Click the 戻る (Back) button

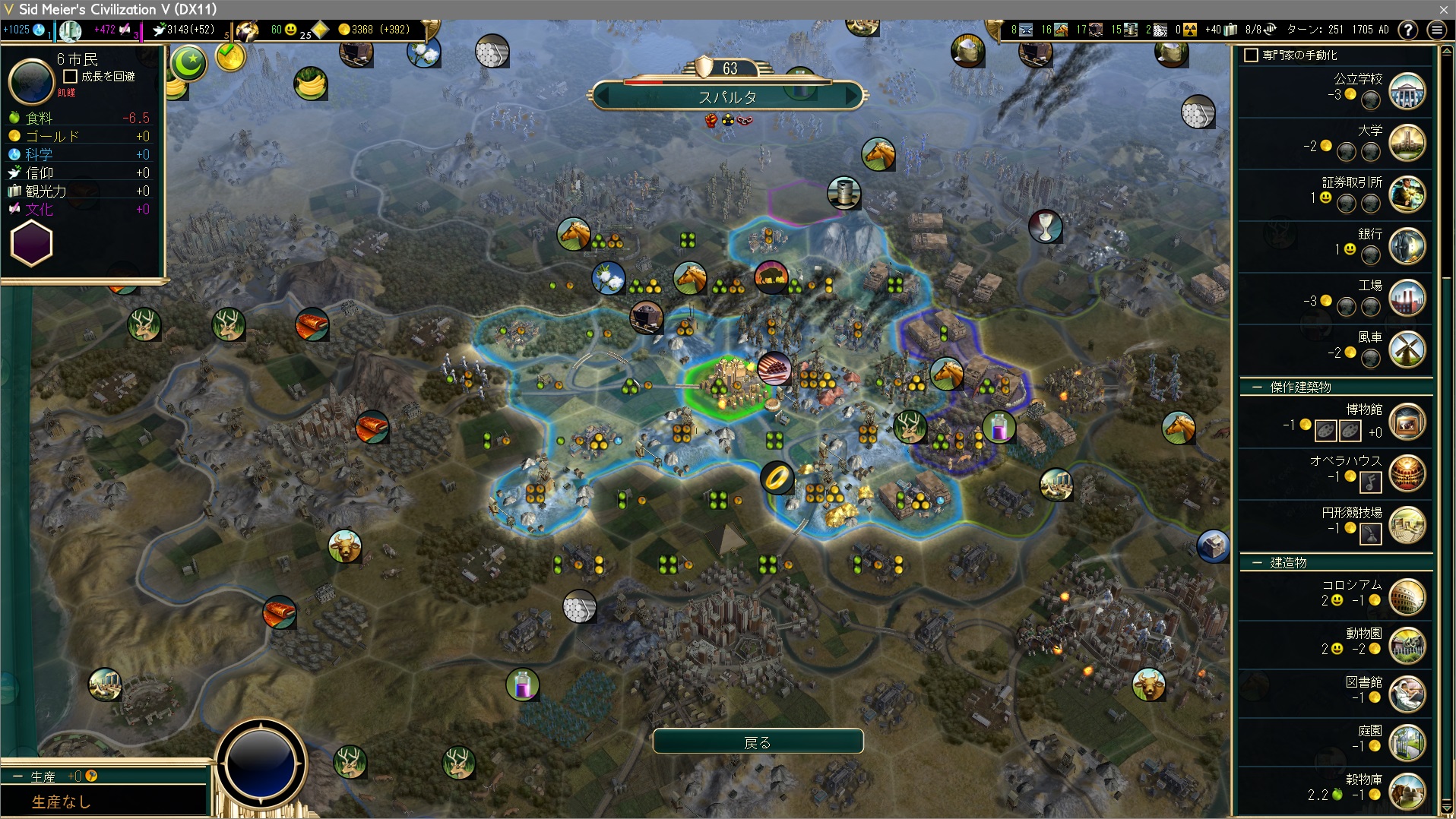tap(758, 742)
